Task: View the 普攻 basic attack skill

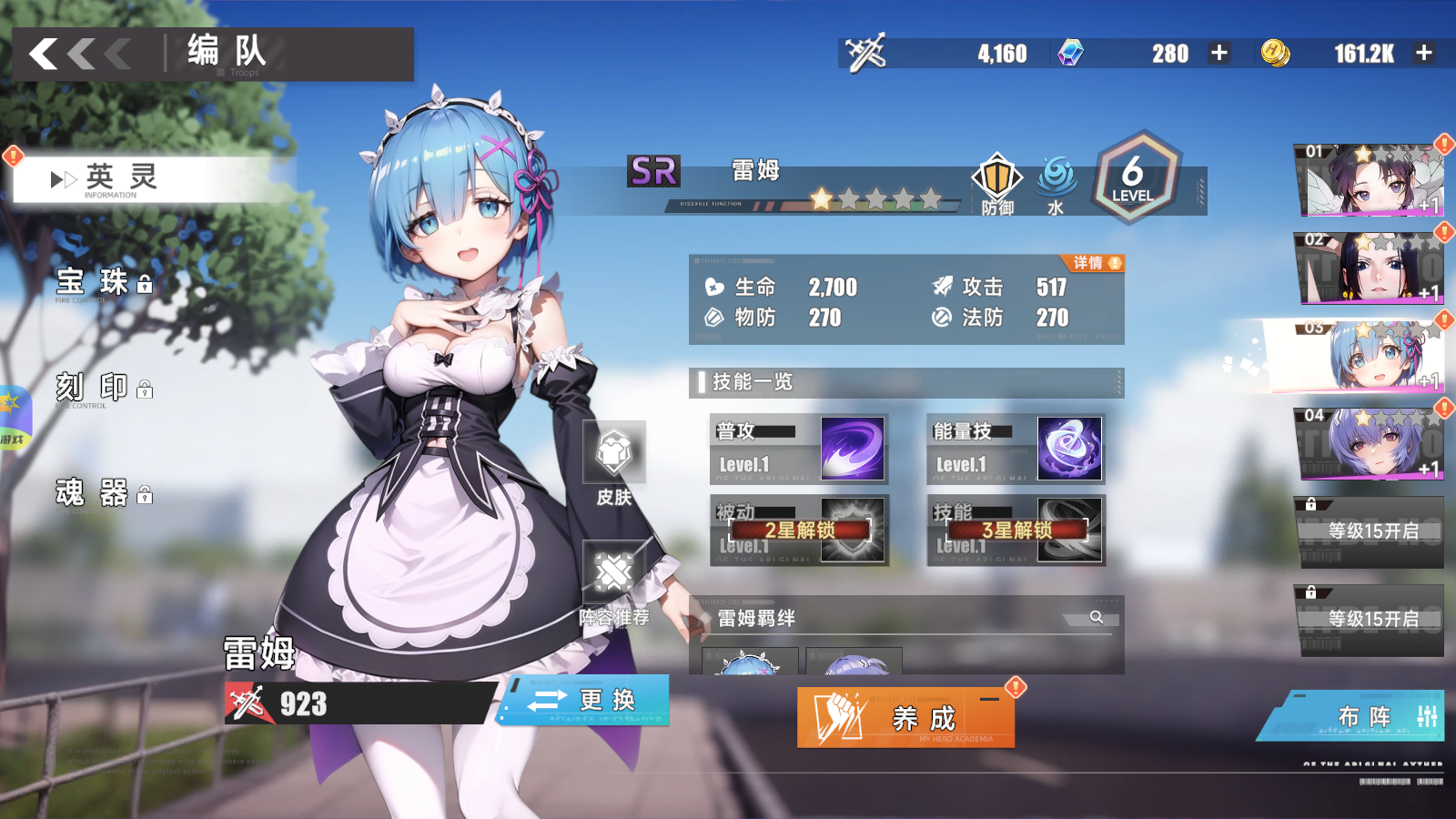Action: [798, 448]
